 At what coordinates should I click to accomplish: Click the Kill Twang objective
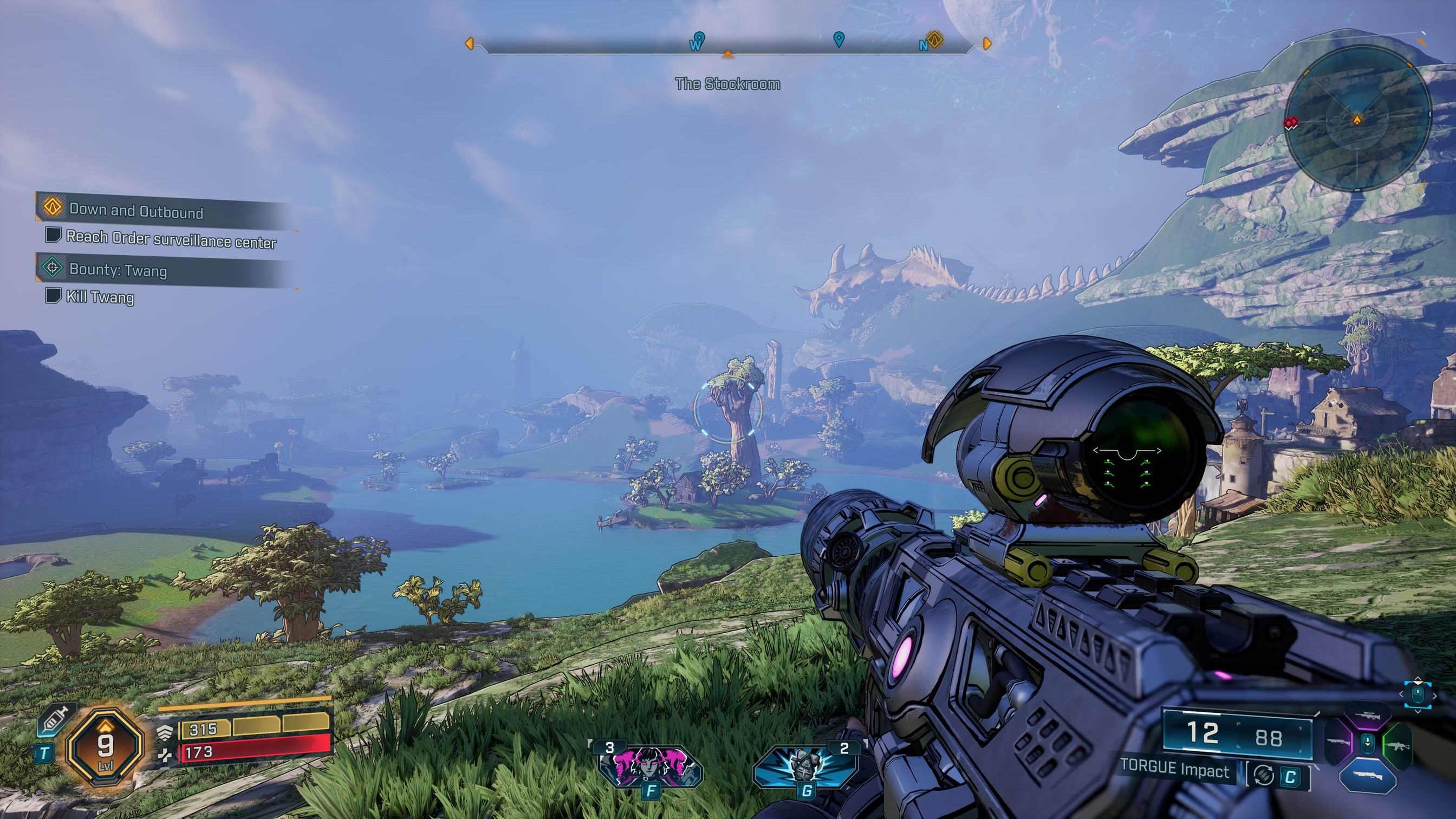tap(100, 297)
